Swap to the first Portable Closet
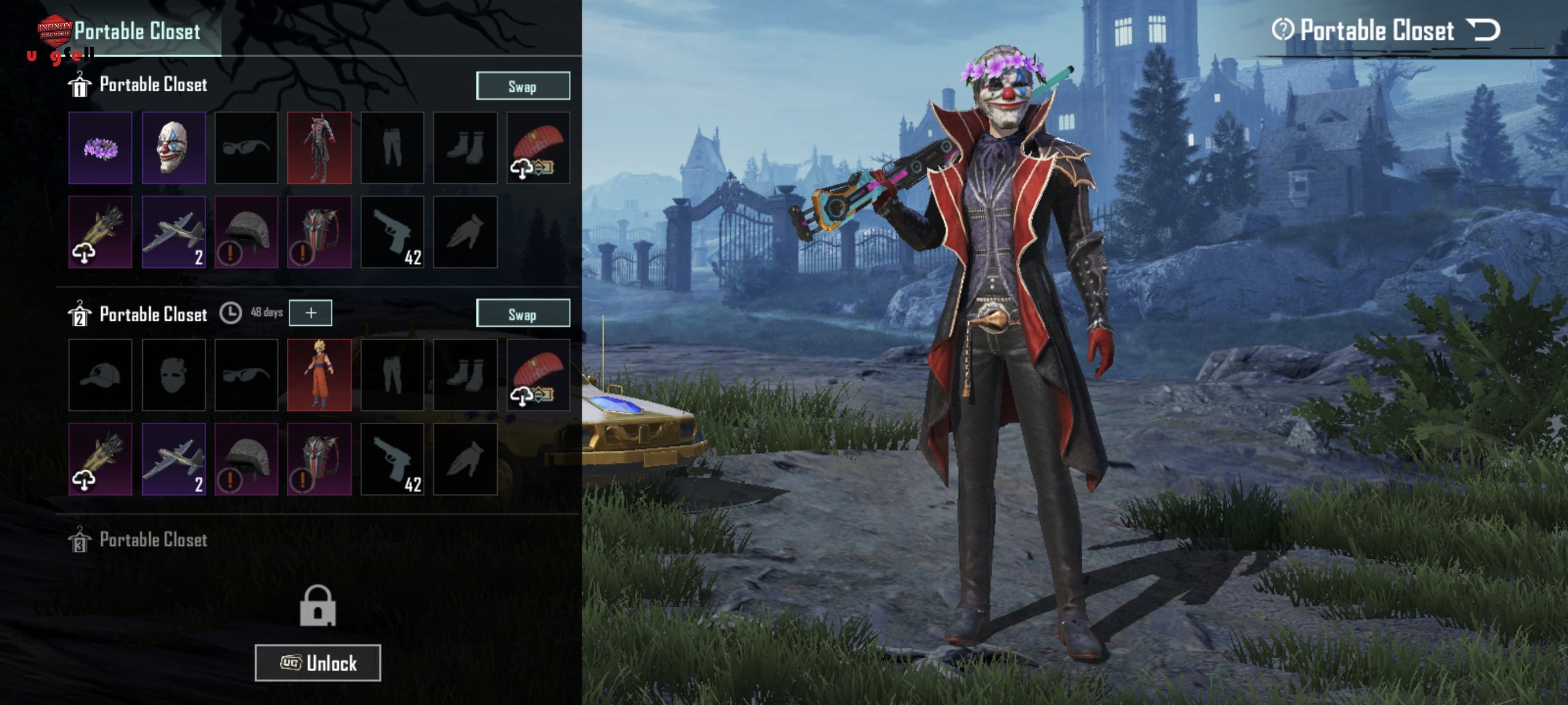This screenshot has height=705, width=1568. 522,86
